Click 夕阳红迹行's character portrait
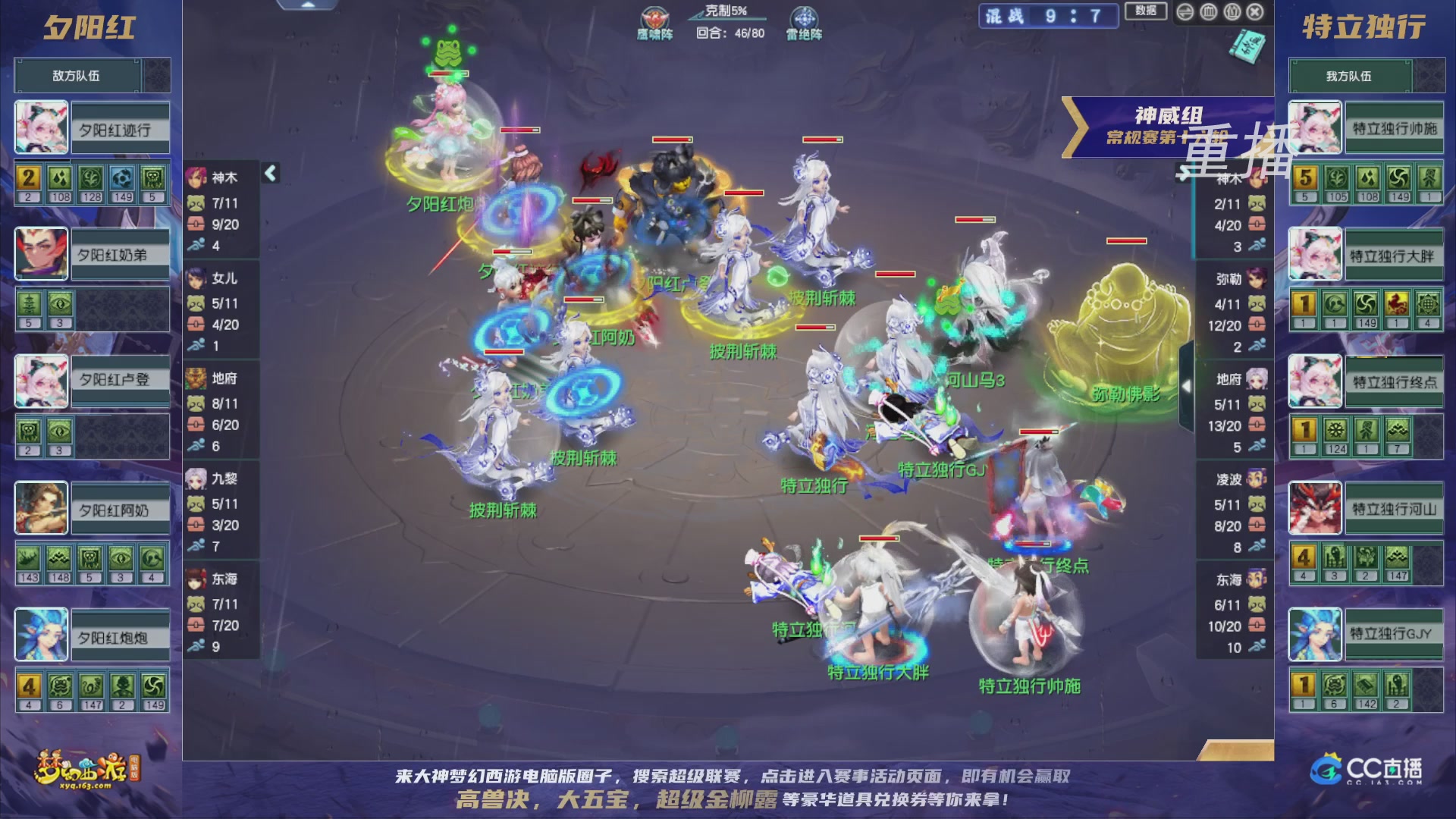1456x819 pixels. (x=40, y=127)
